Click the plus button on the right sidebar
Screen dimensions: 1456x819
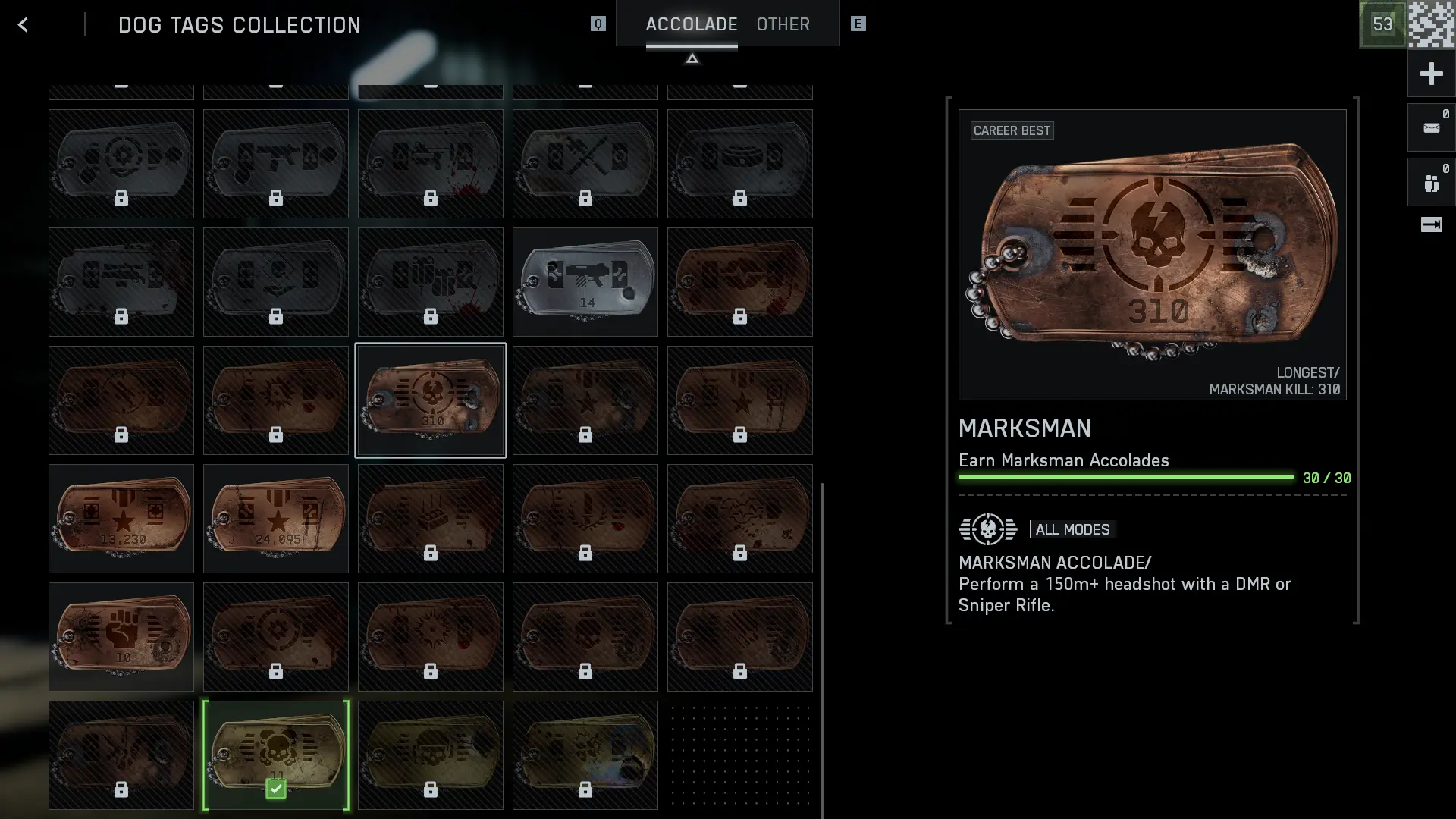[x=1431, y=74]
